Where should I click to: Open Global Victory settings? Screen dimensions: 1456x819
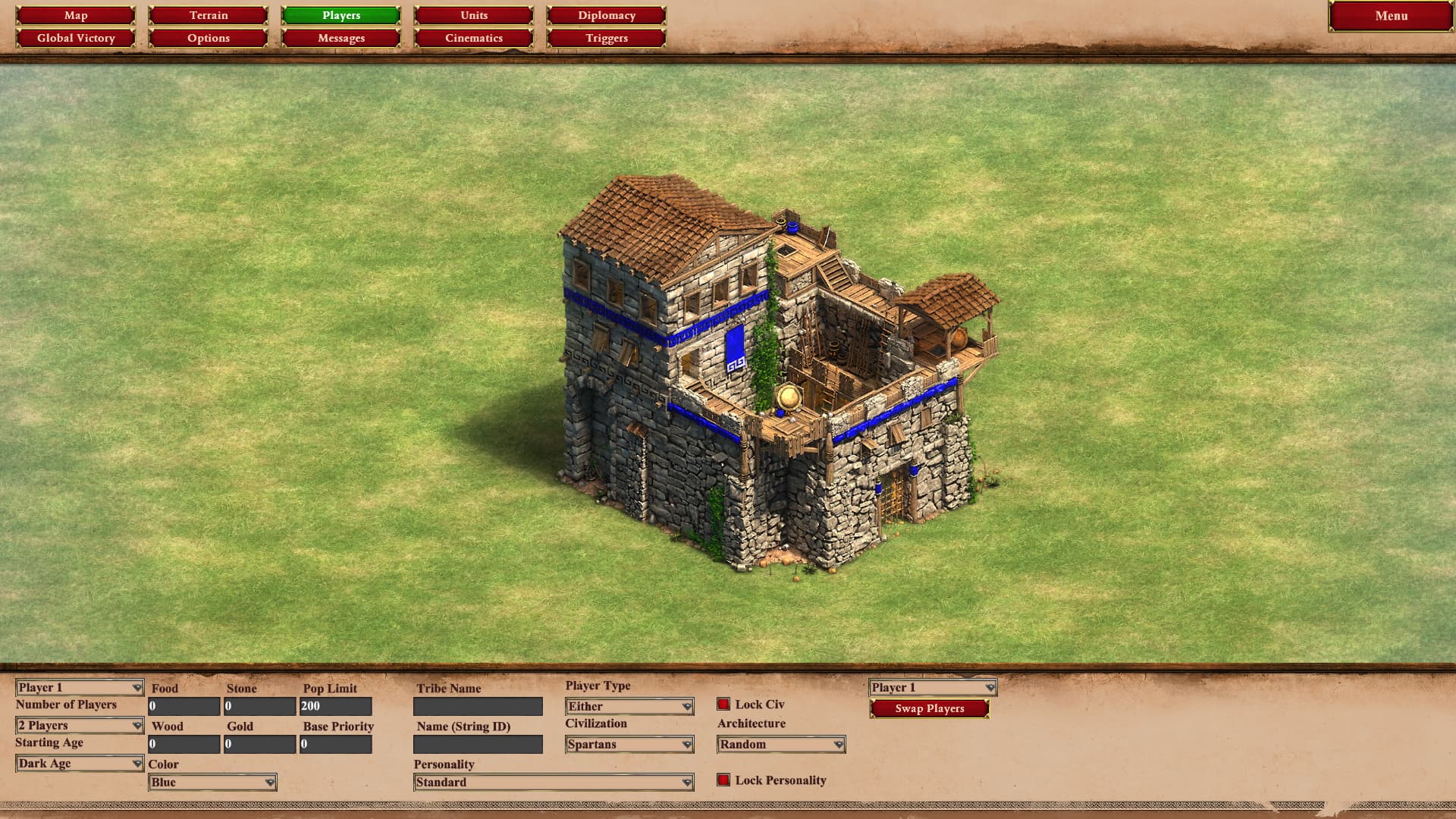76,38
